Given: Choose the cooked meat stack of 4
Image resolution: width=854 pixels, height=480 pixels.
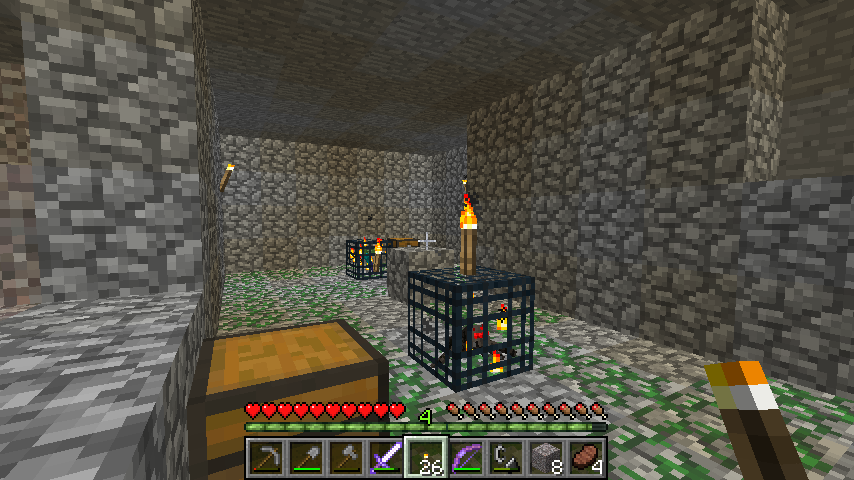Looking at the screenshot, I should (x=585, y=458).
